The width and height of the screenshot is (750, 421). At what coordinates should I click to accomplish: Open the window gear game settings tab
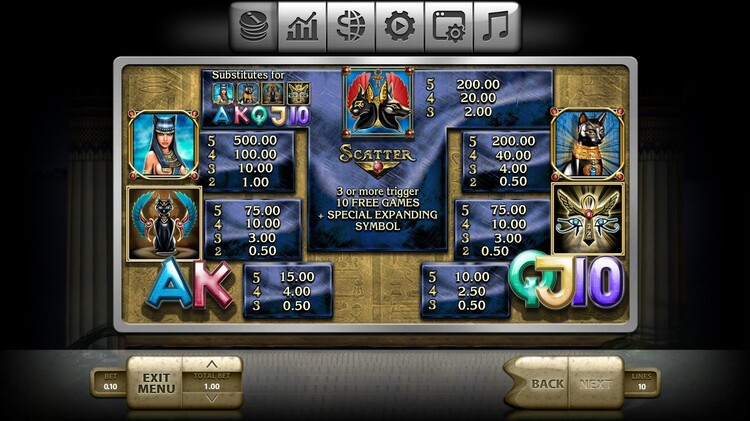[449, 28]
